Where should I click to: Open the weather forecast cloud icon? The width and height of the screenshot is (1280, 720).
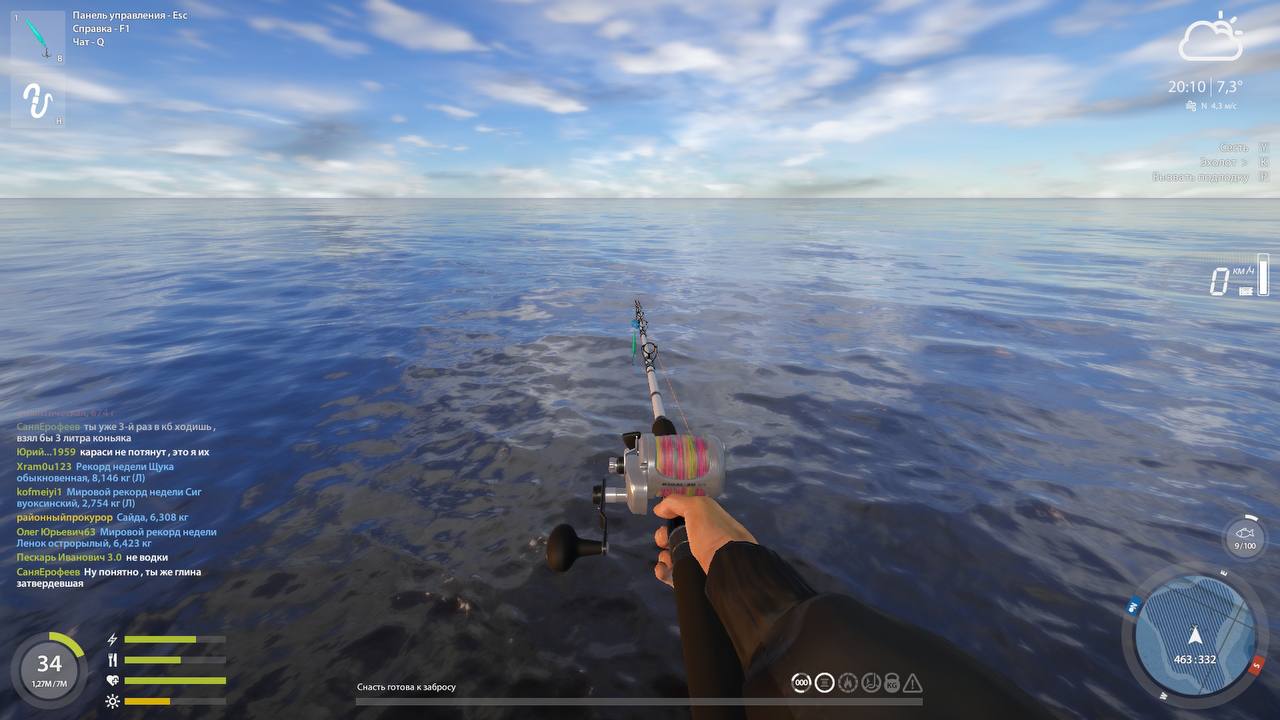1210,40
